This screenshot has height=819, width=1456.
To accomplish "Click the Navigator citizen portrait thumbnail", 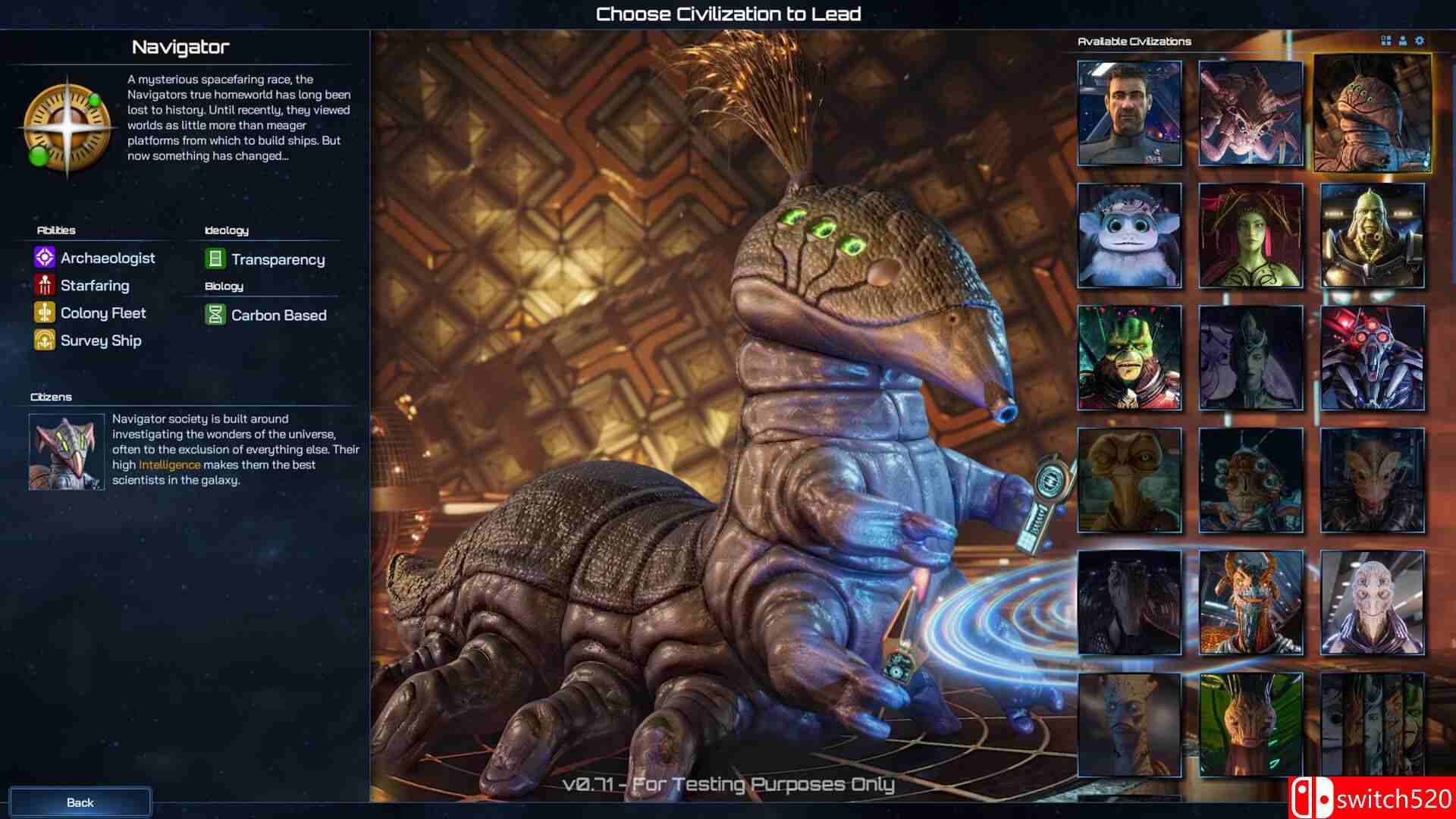I will pyautogui.click(x=66, y=452).
